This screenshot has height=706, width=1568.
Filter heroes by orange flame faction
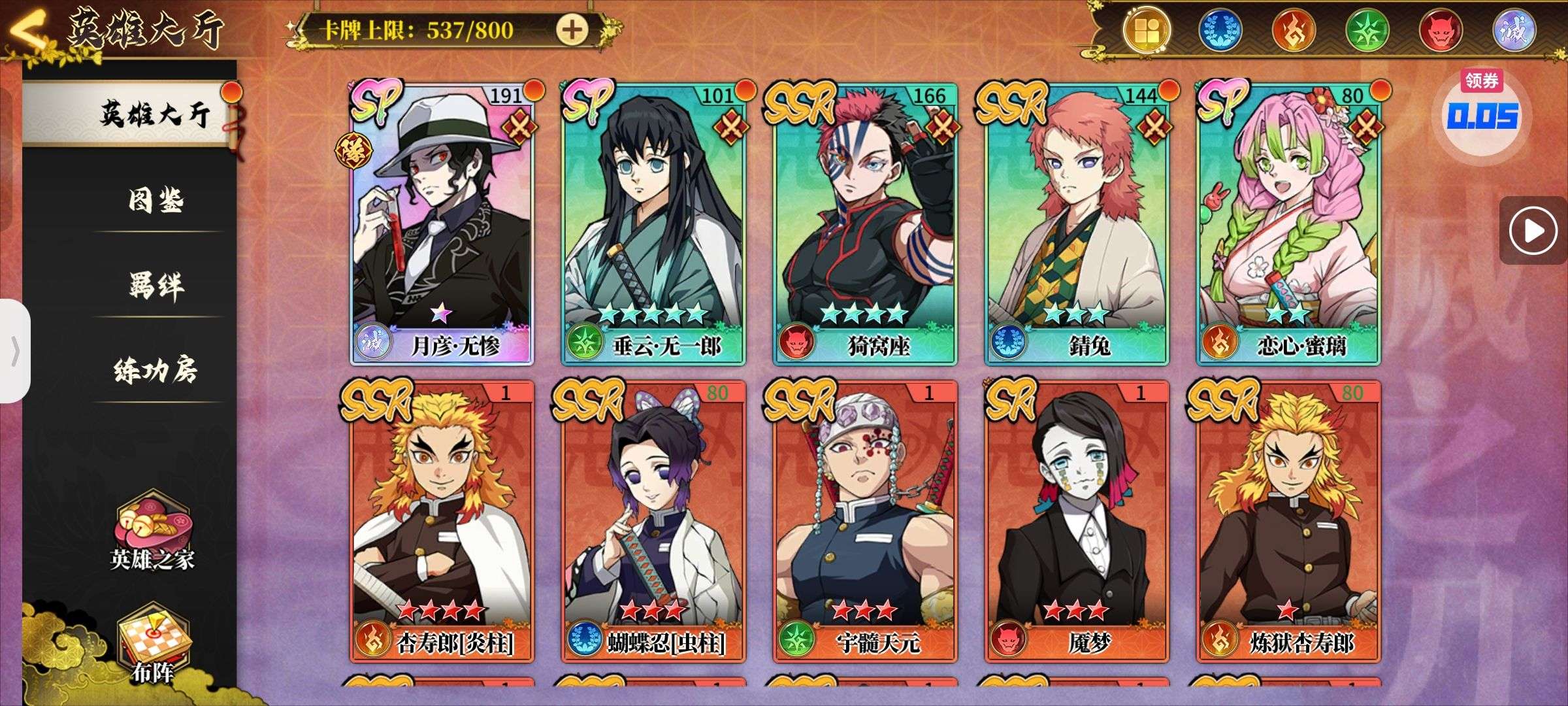[1294, 30]
